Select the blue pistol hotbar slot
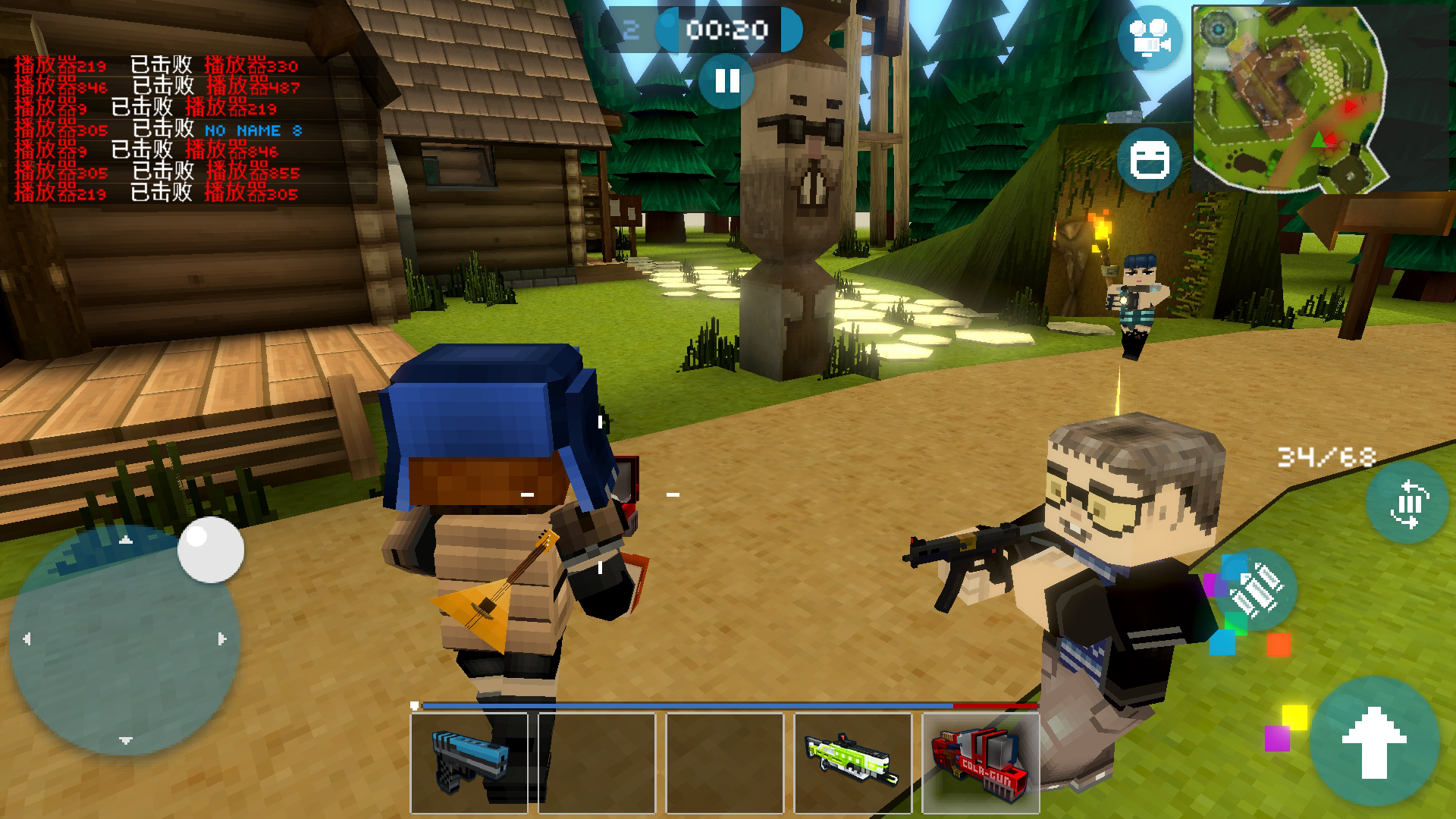This screenshot has width=1456, height=819. pyautogui.click(x=469, y=762)
